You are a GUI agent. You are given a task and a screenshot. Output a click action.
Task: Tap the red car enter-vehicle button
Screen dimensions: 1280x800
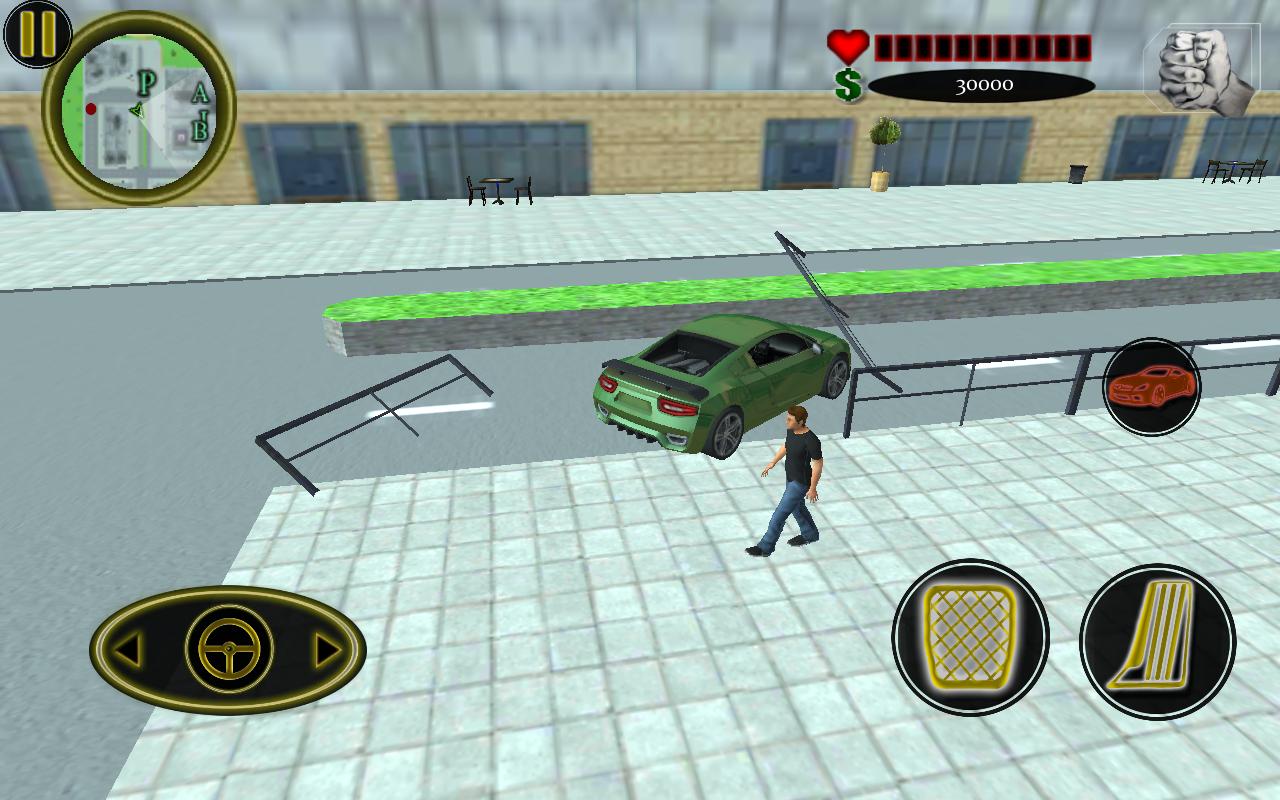tap(1152, 386)
